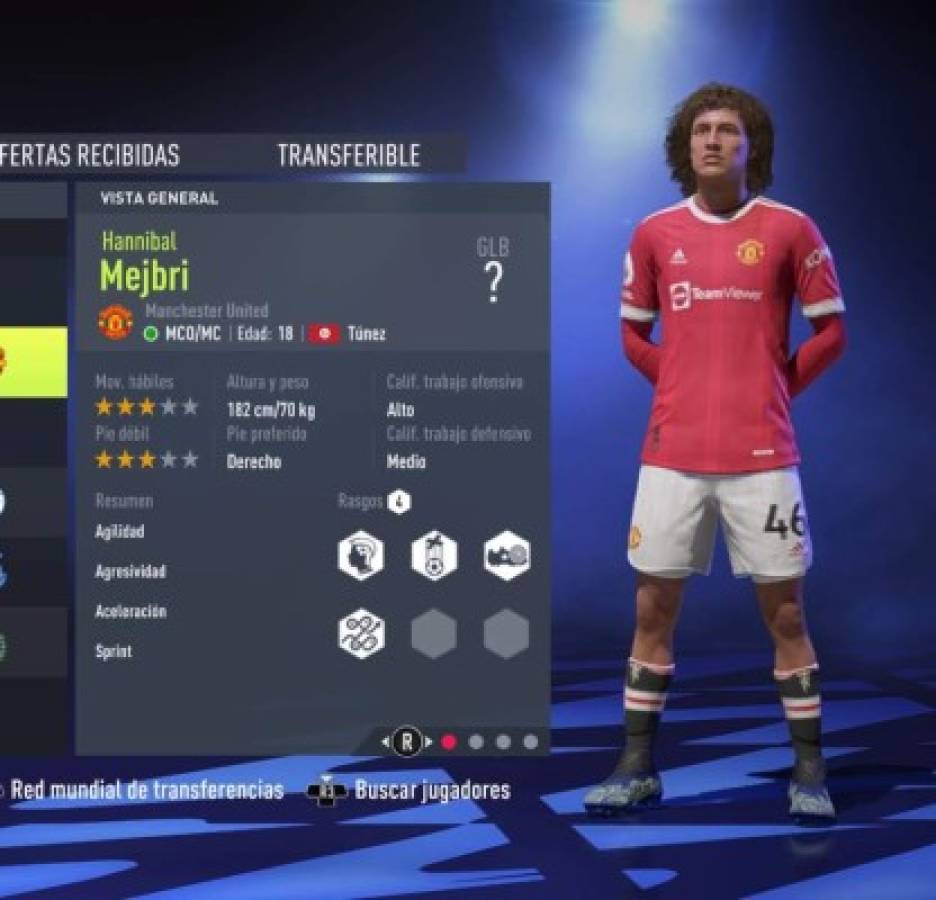Select the boot and ball trait icon
The image size is (936, 900).
[507, 556]
